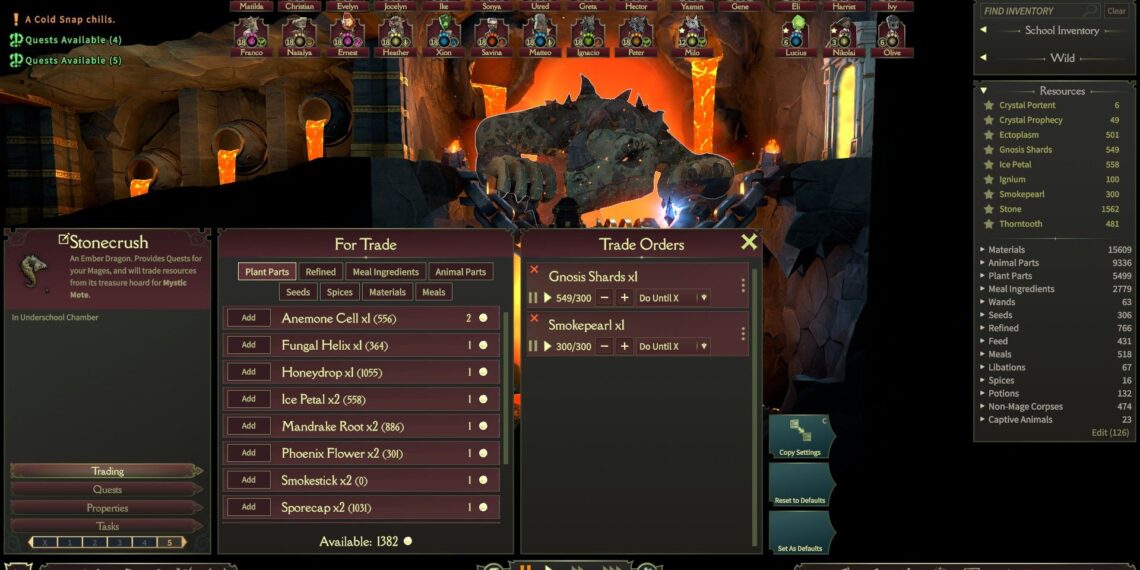
Task: Clear the inventory search
Action: (x=1116, y=11)
